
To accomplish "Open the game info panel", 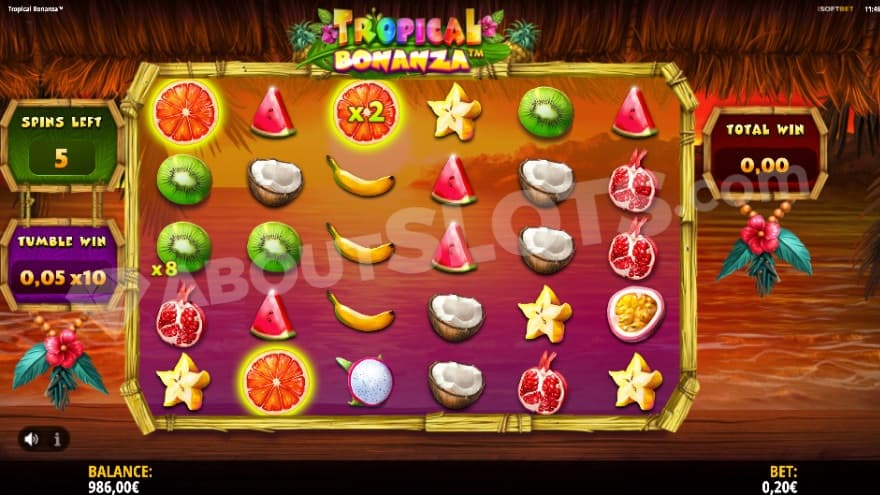I will coord(56,438).
